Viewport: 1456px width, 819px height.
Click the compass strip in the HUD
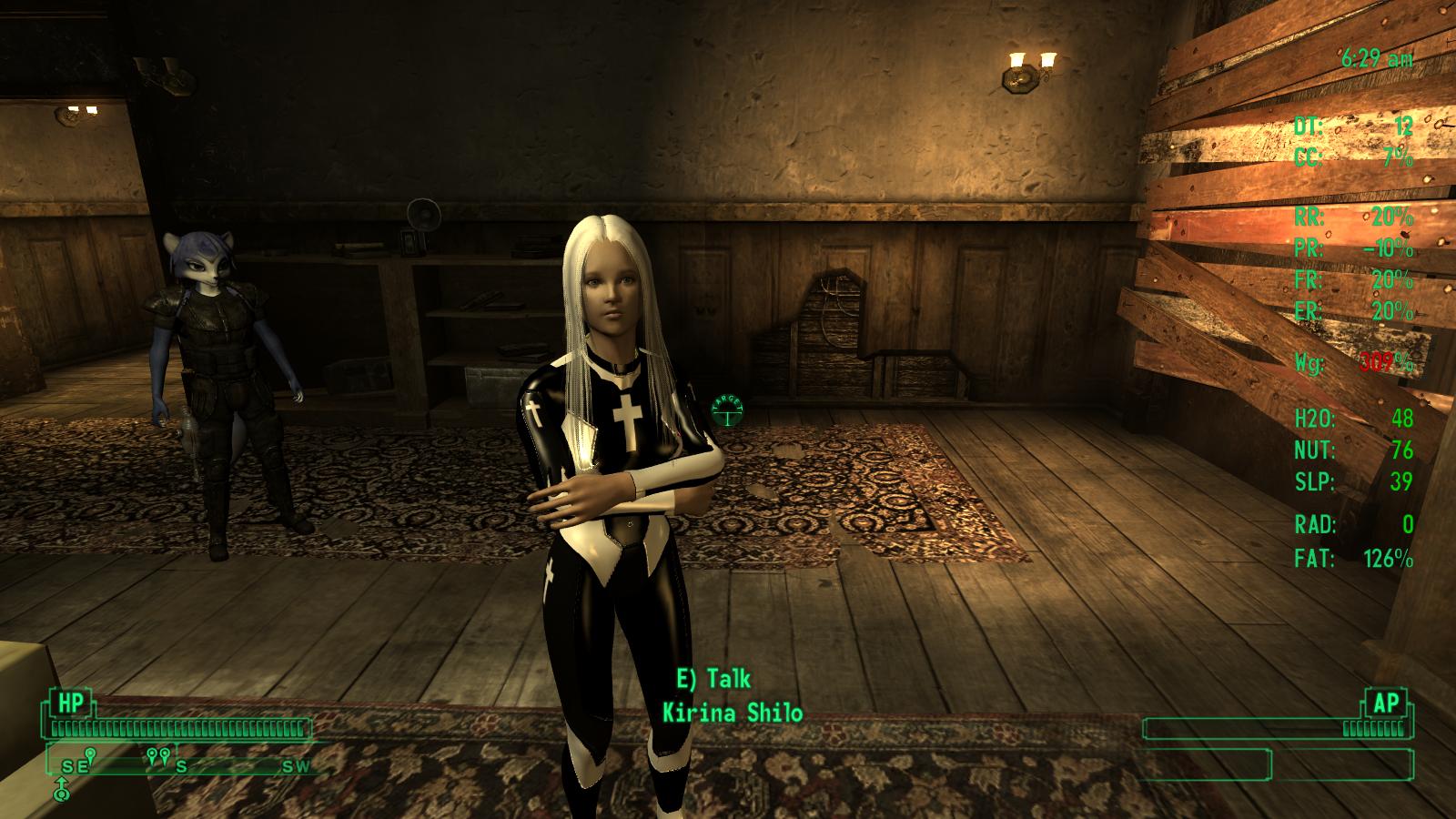pyautogui.click(x=182, y=761)
